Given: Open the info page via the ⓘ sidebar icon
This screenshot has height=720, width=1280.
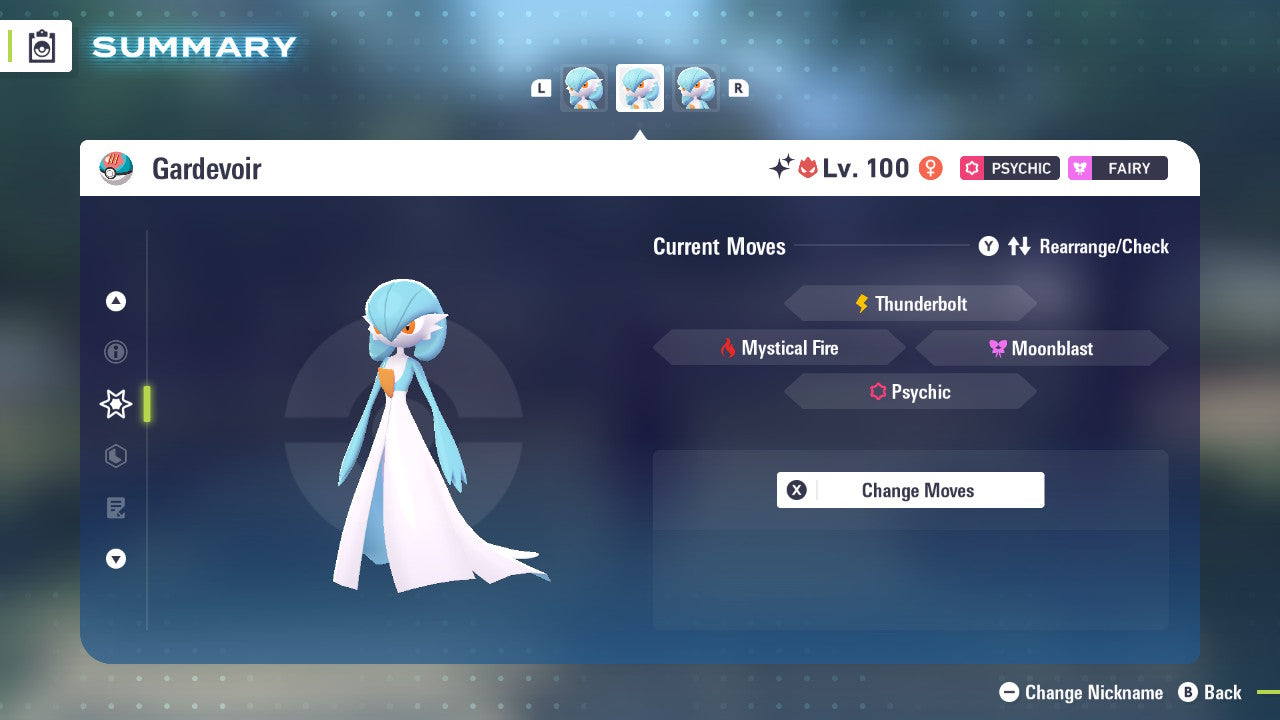Looking at the screenshot, I should click(115, 352).
